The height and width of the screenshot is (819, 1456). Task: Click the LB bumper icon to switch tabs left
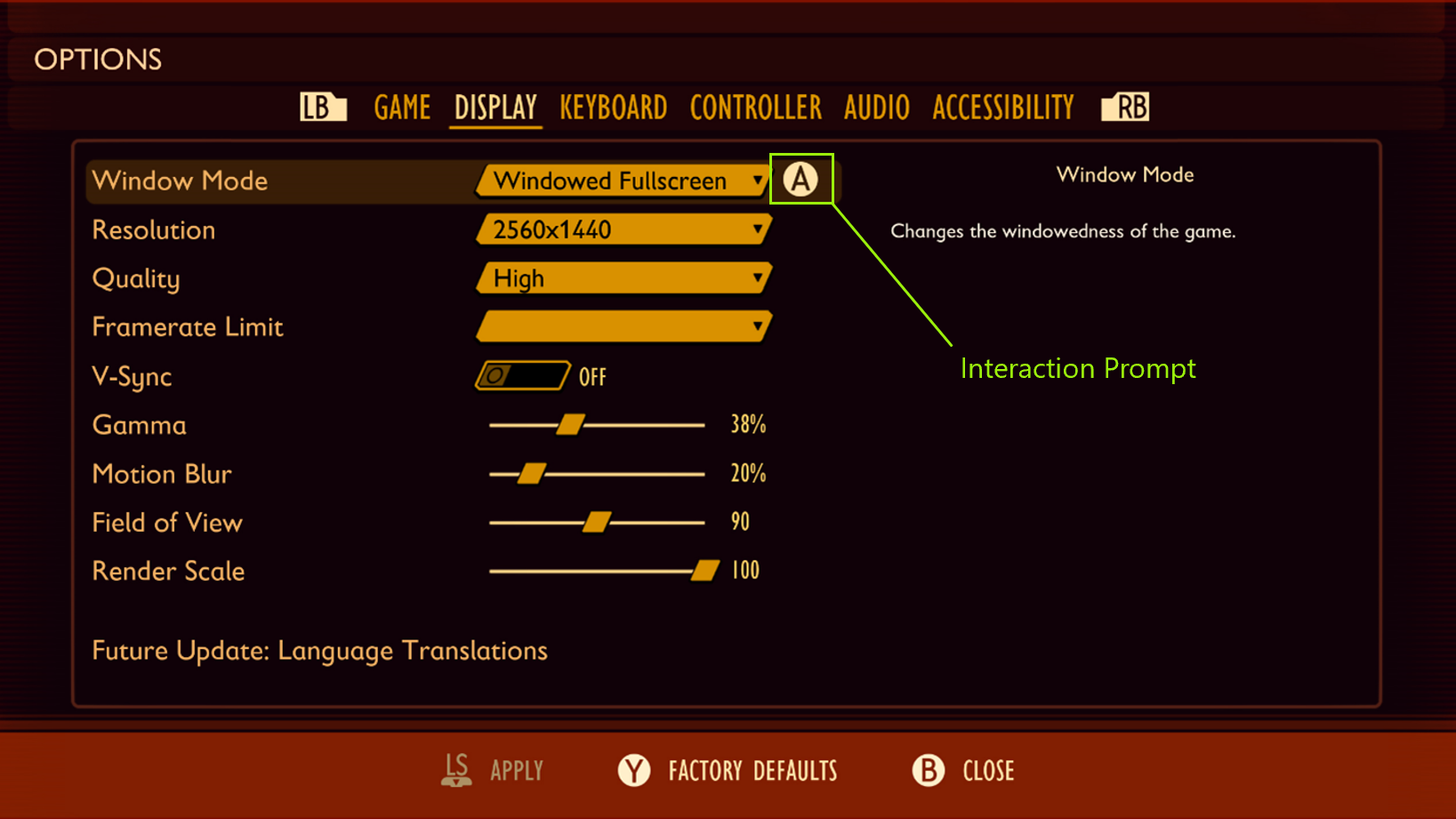click(x=322, y=107)
